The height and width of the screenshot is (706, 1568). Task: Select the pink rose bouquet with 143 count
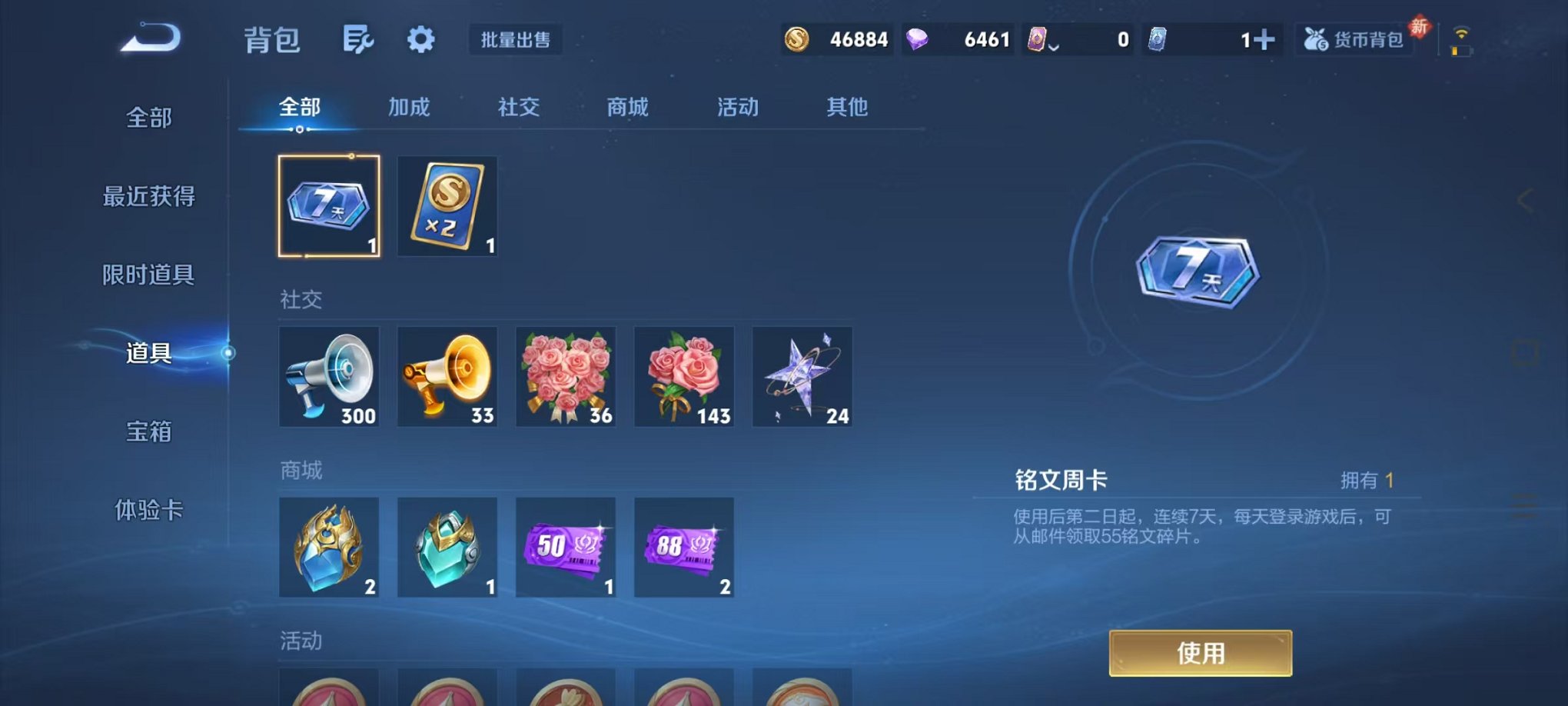(x=684, y=377)
